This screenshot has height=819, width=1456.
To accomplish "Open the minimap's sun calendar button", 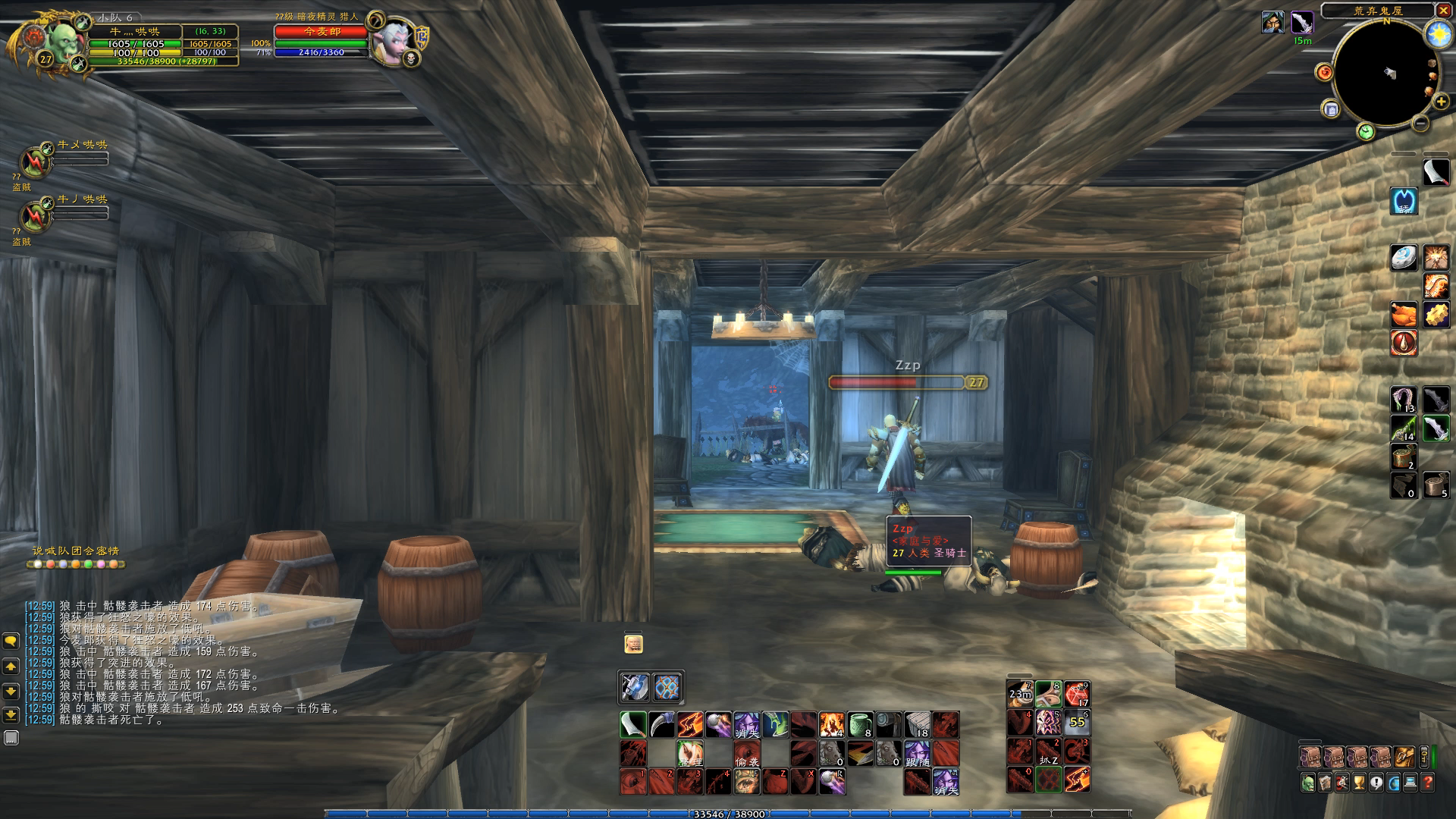I will (1438, 33).
